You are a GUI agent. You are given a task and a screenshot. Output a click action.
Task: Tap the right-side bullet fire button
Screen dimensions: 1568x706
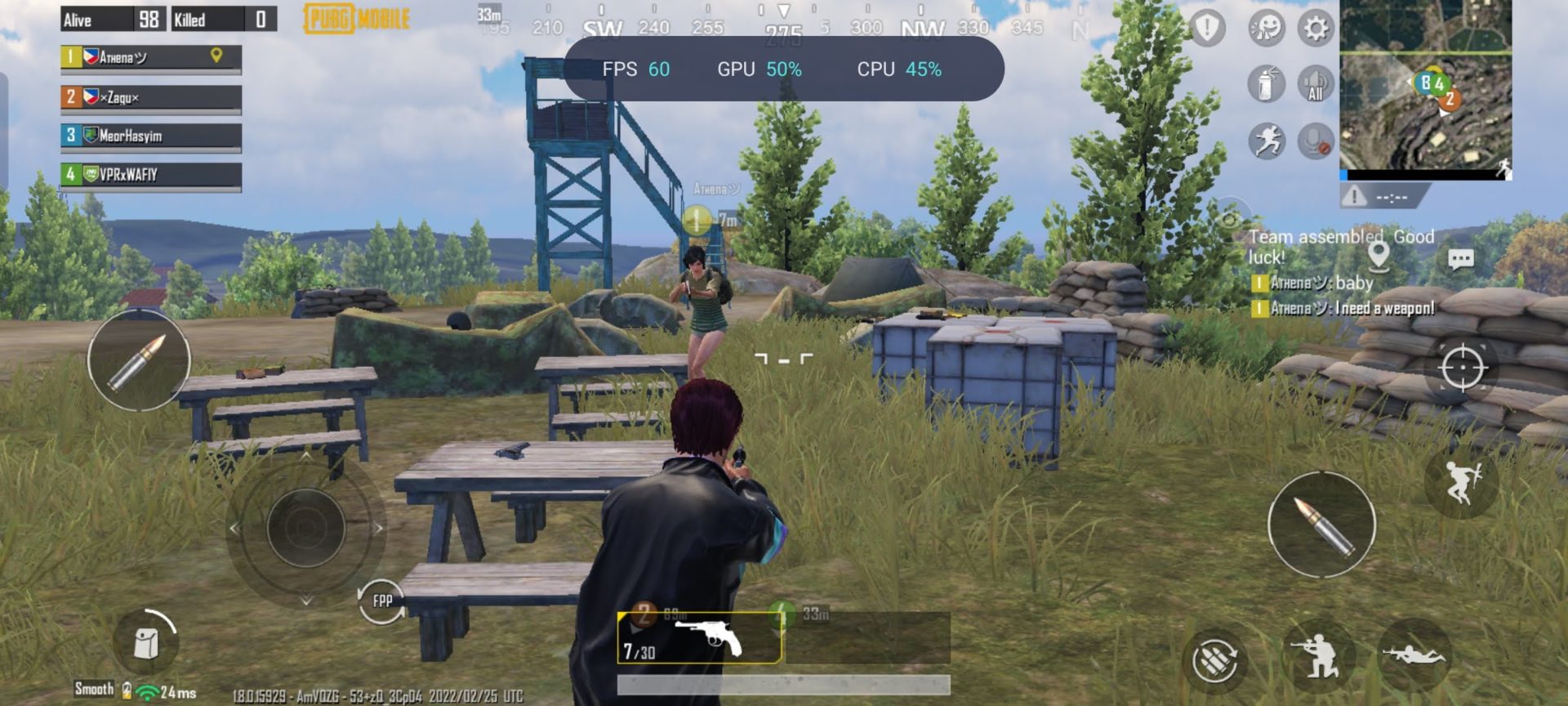pyautogui.click(x=1321, y=525)
